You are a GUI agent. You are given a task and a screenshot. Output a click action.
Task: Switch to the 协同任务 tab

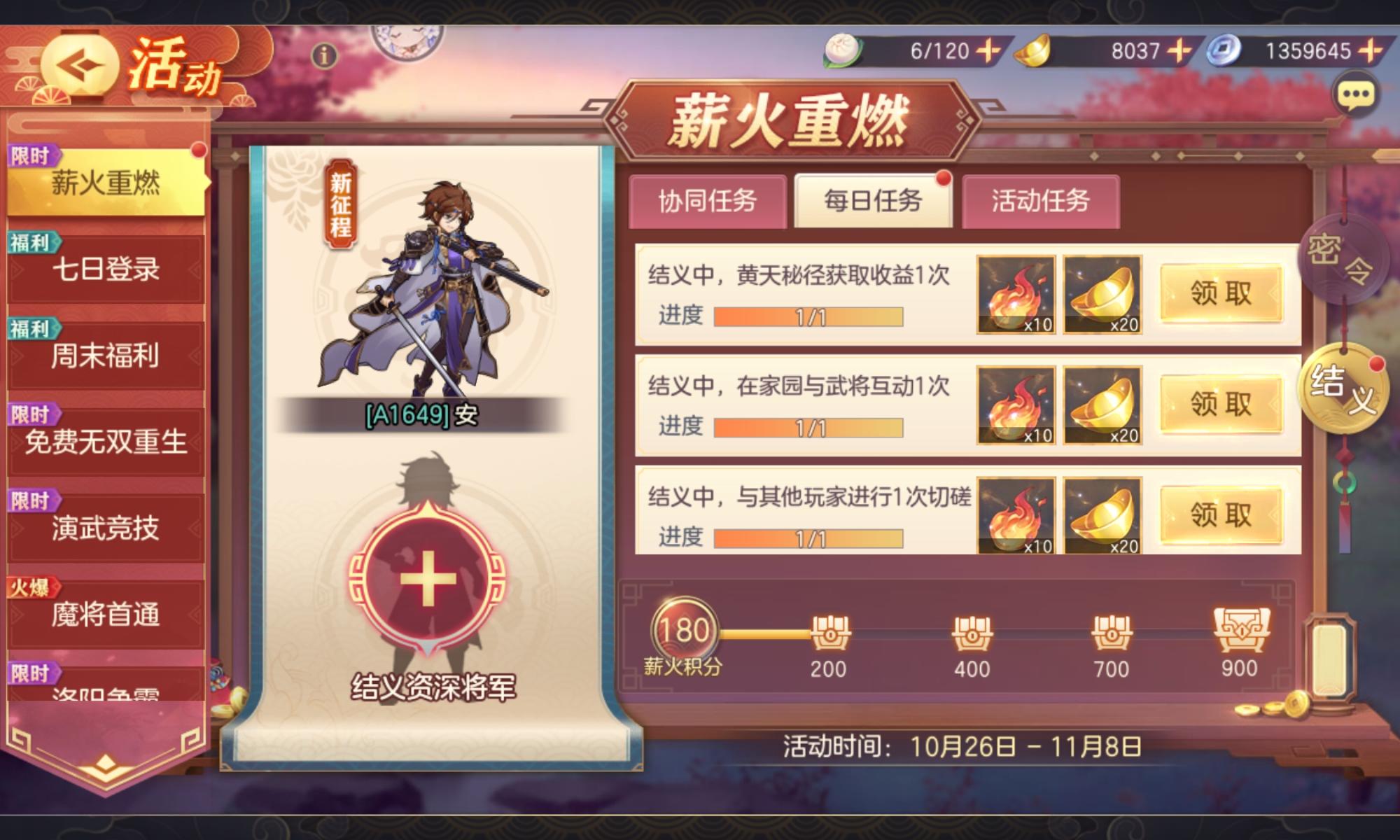(x=709, y=201)
